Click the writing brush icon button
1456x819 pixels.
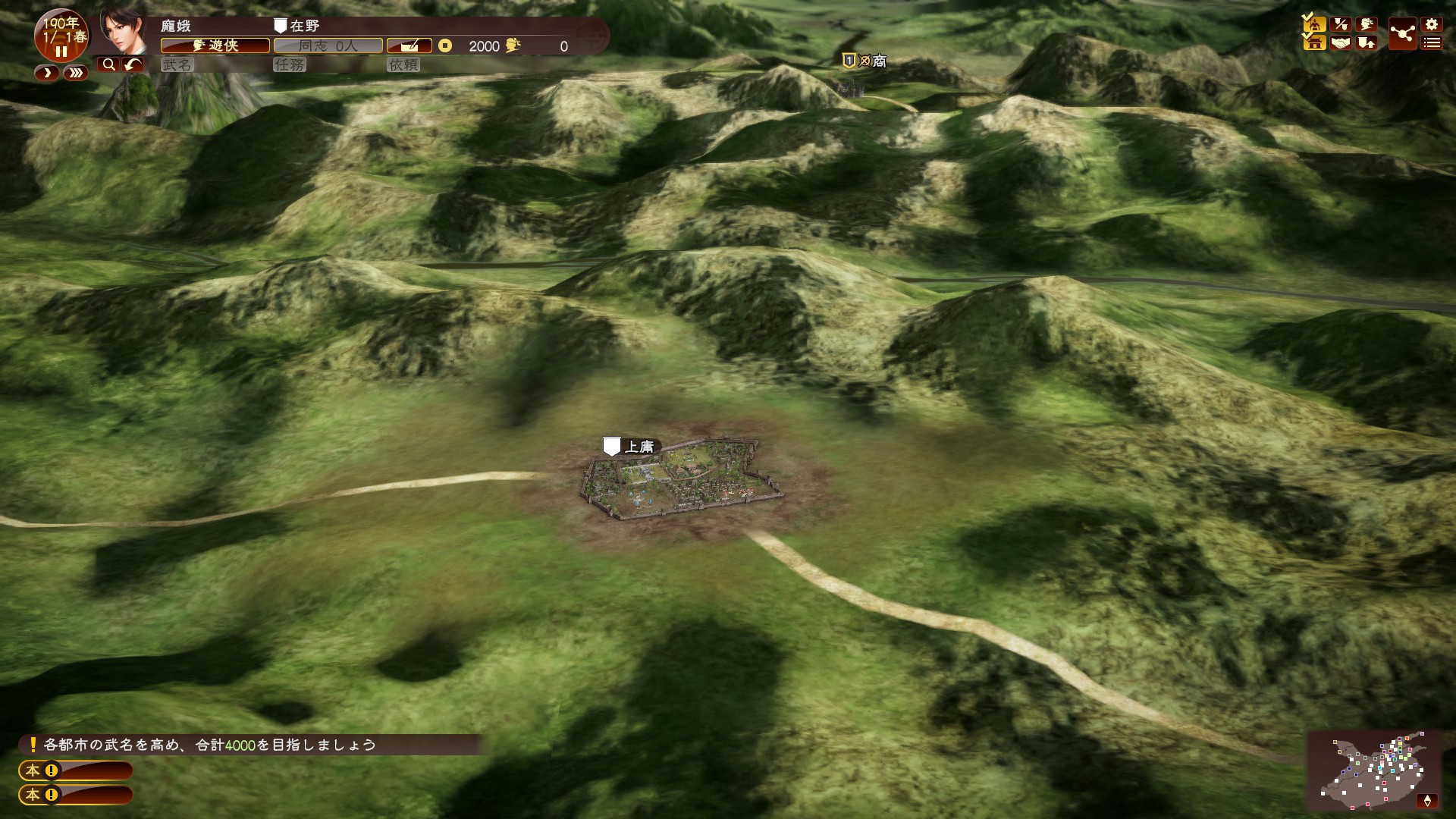pos(409,46)
